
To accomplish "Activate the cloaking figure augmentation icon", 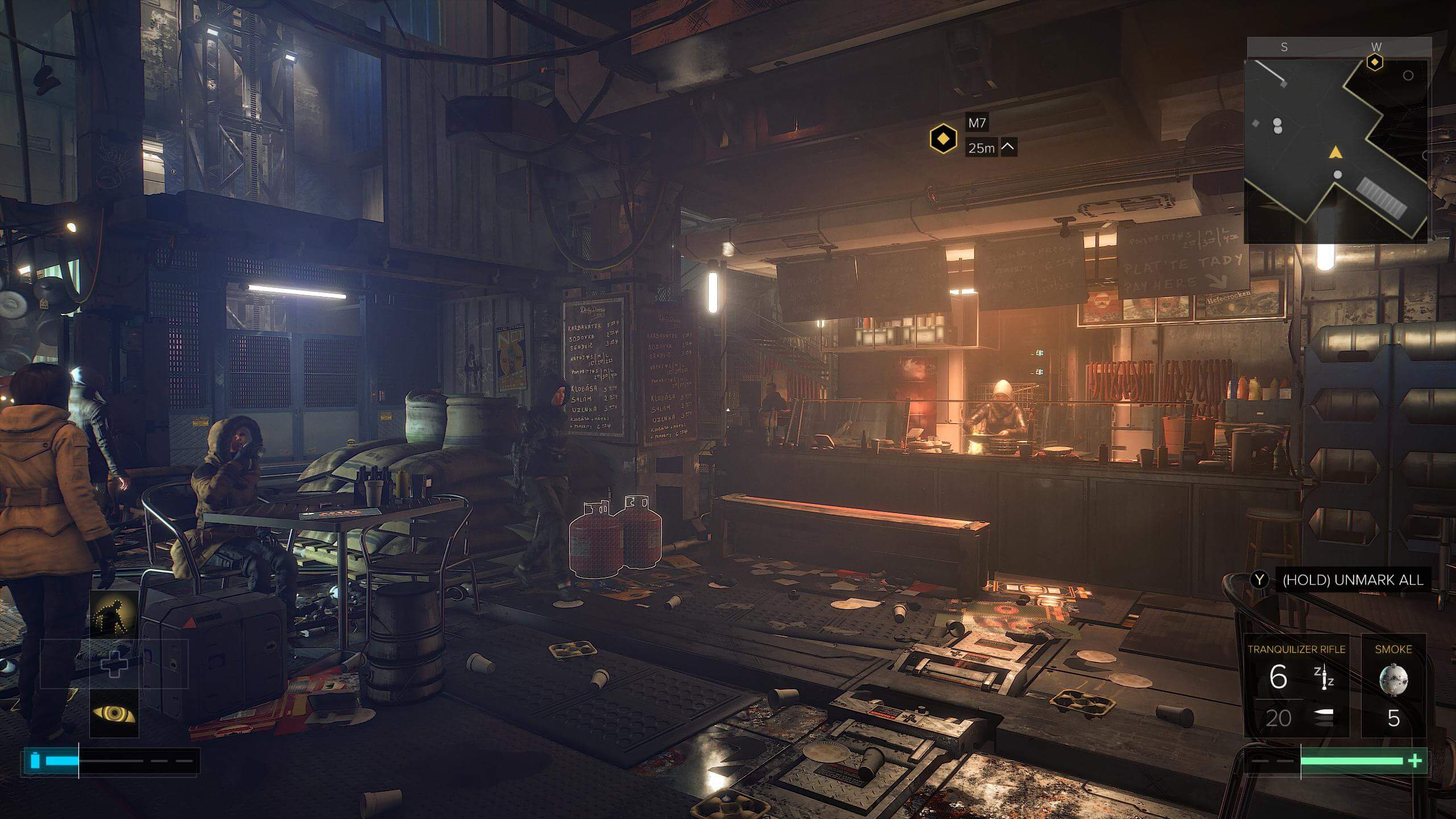I will tap(114, 614).
